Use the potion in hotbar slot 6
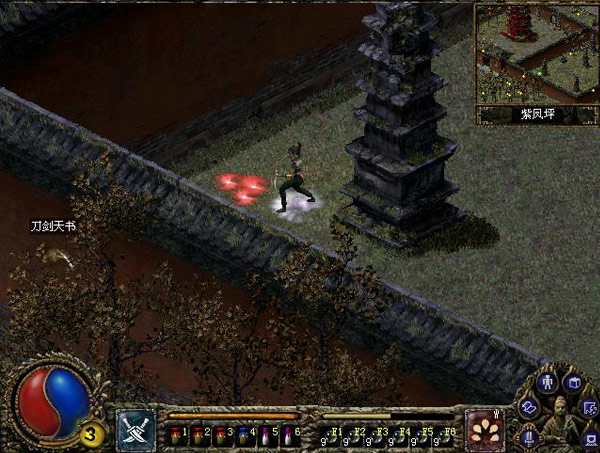The height and width of the screenshot is (453, 600). tap(290, 435)
